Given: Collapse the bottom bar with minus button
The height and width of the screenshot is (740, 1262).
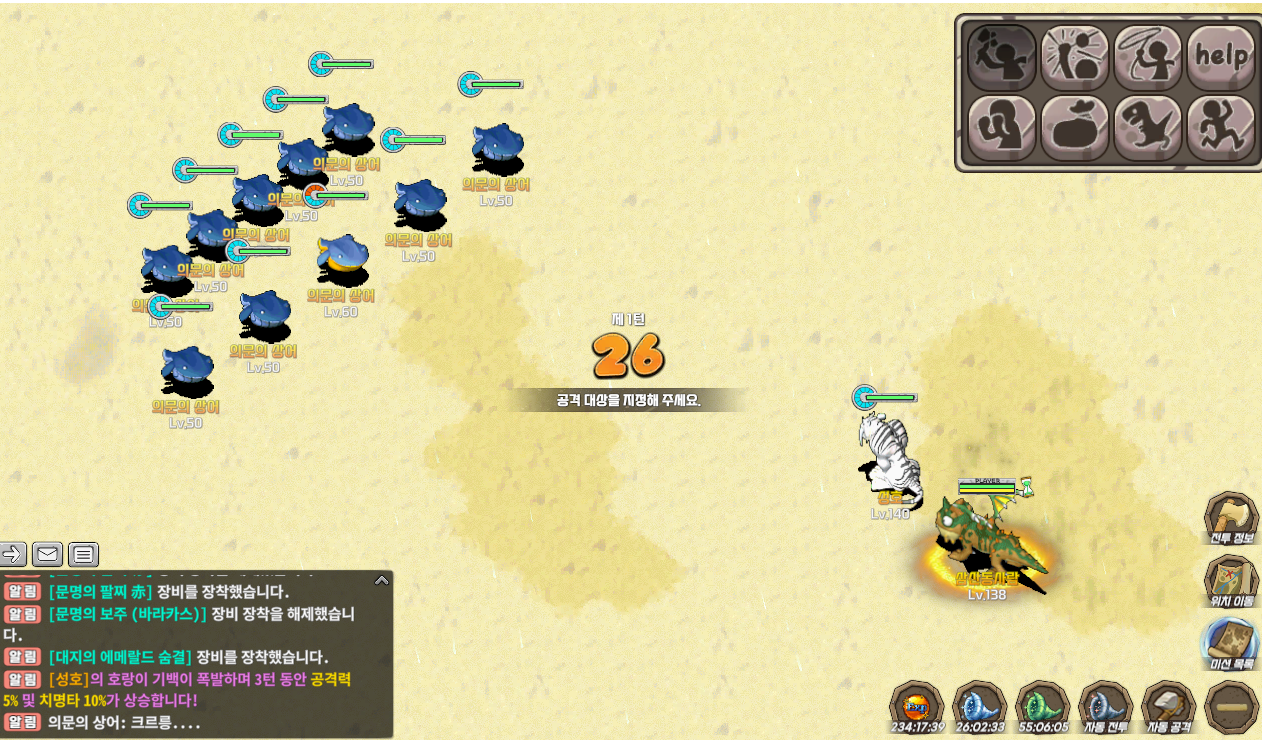Looking at the screenshot, I should point(1232,707).
